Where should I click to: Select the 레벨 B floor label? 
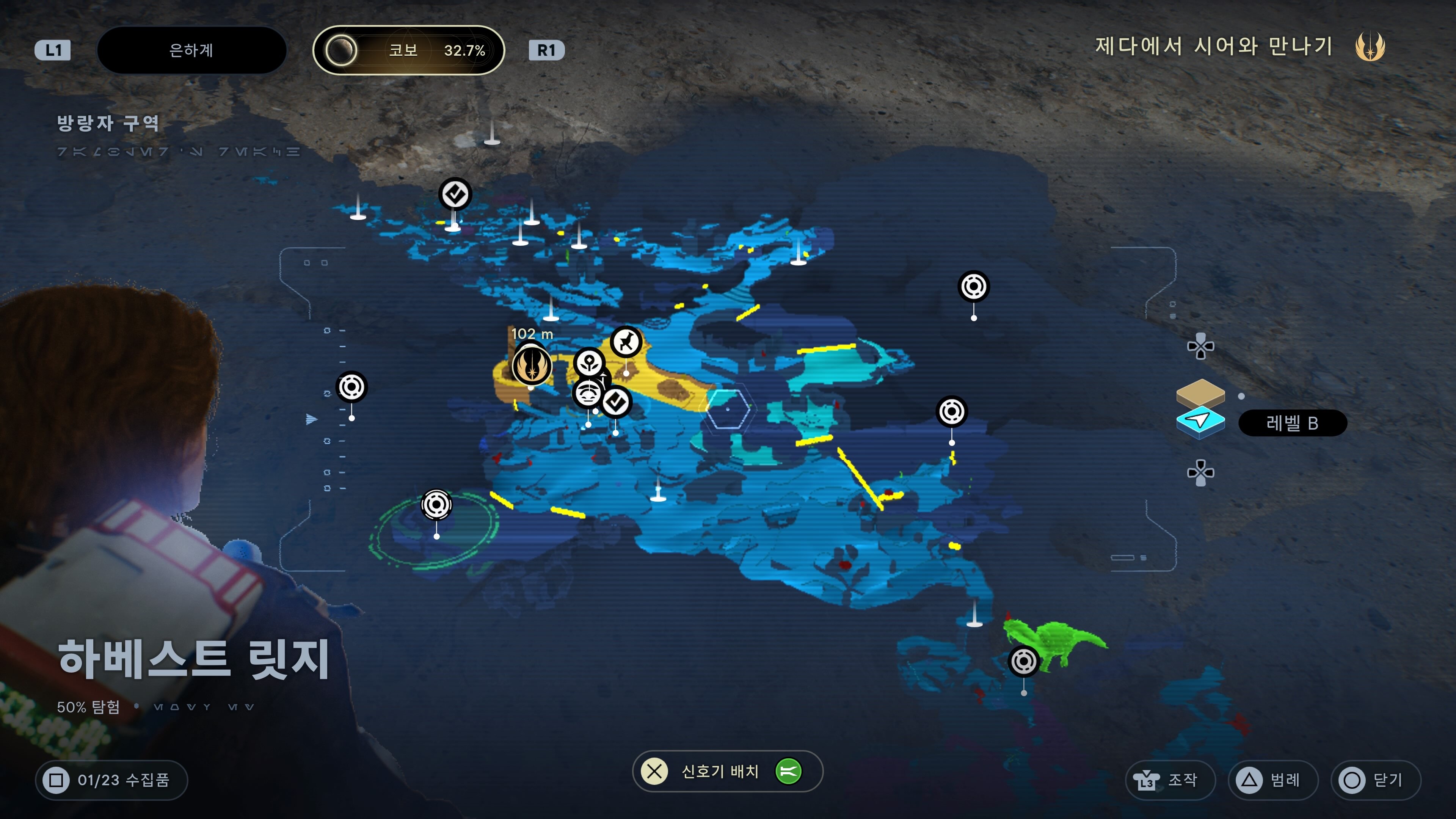[1292, 423]
